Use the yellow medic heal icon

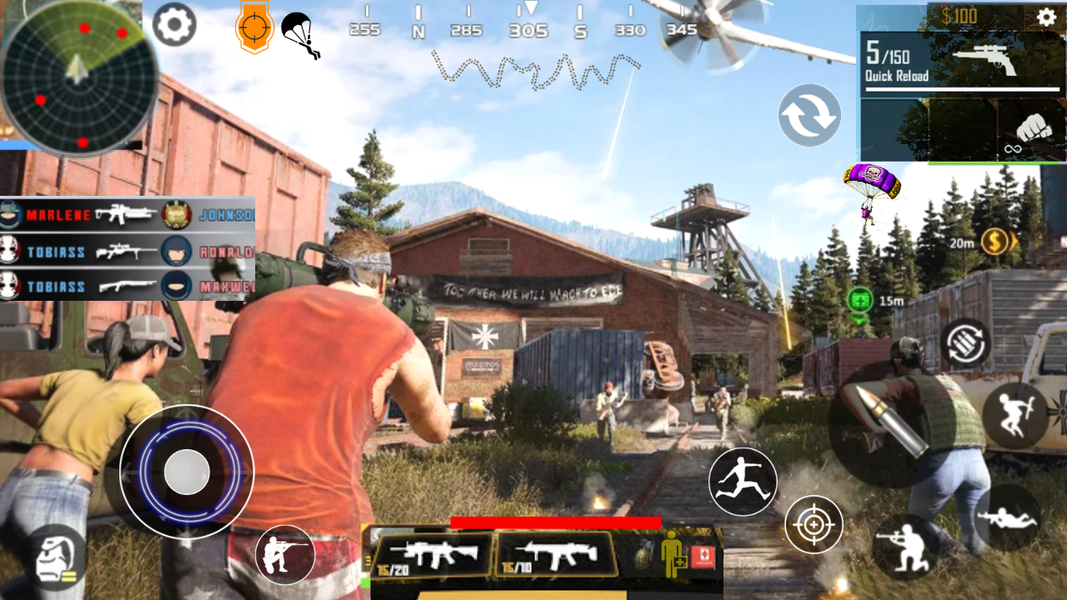(x=673, y=555)
